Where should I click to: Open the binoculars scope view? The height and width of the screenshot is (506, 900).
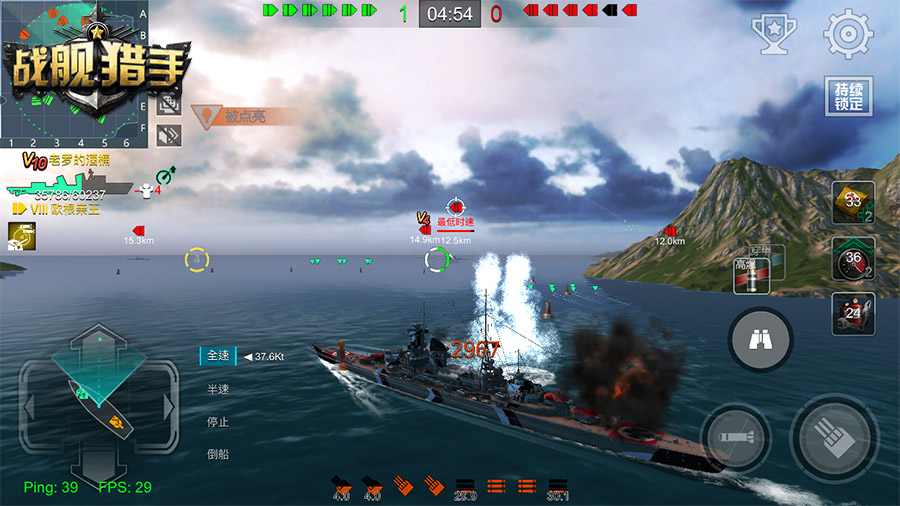[761, 341]
